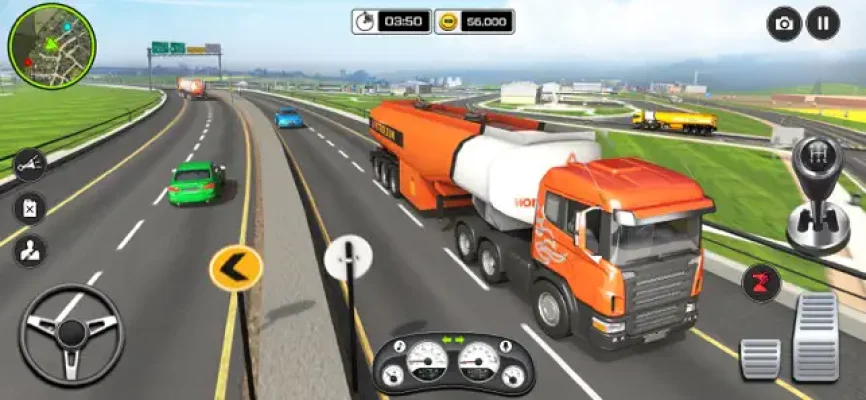Open the camera view button
Screen dimensions: 866x400
coord(784,23)
